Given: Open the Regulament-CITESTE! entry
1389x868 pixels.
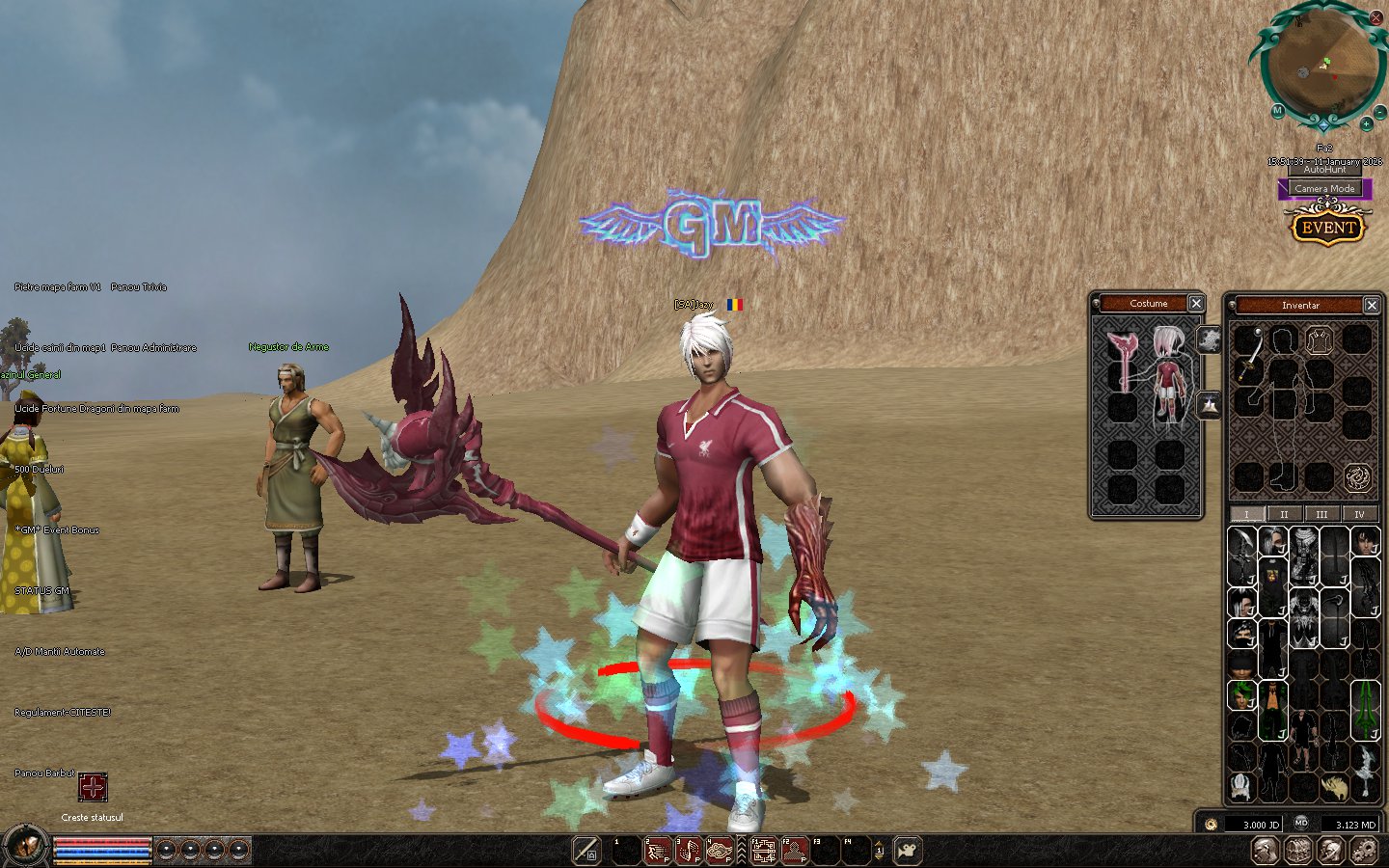Looking at the screenshot, I should 63,713.
